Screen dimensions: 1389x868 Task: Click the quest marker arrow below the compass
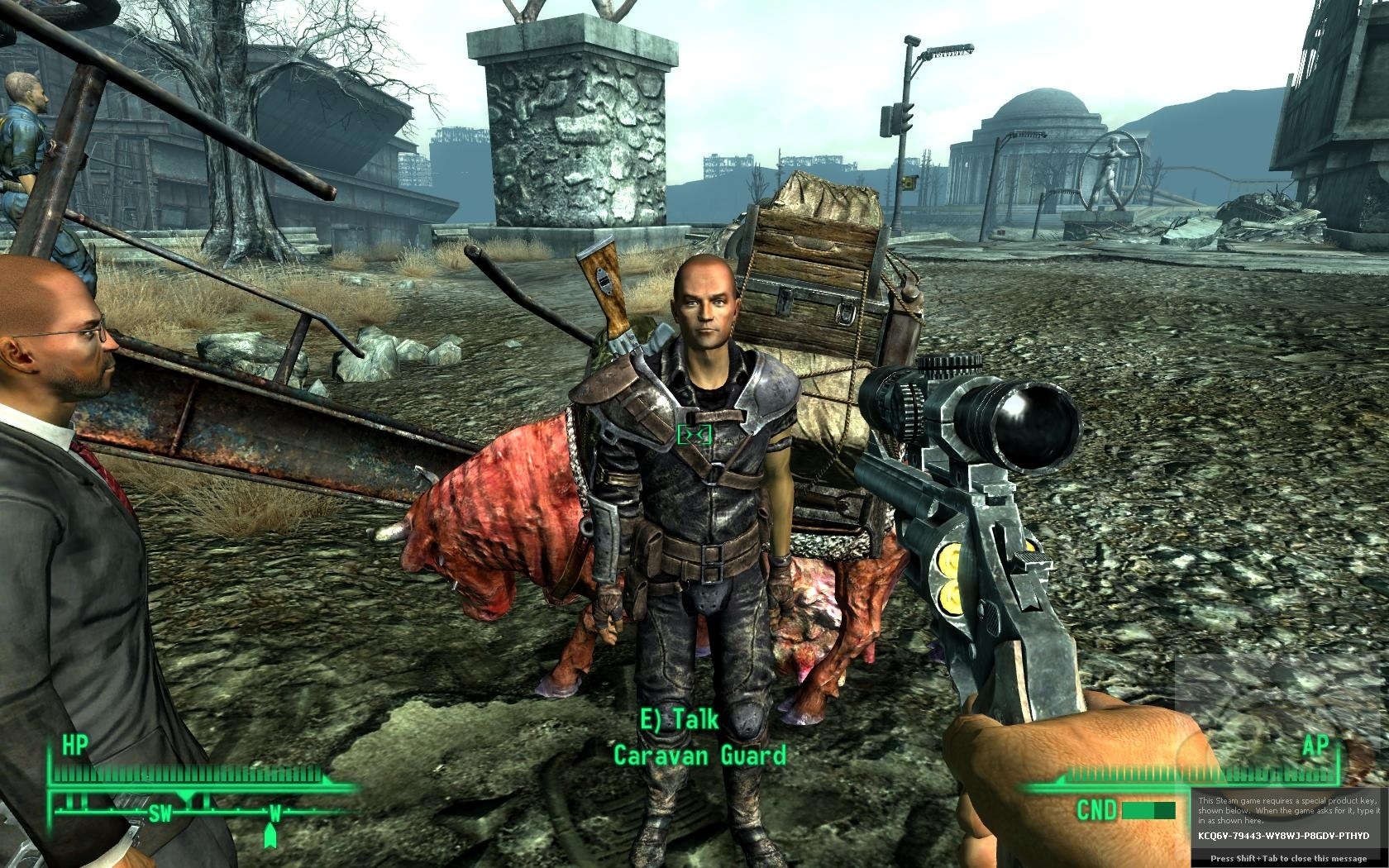270,837
